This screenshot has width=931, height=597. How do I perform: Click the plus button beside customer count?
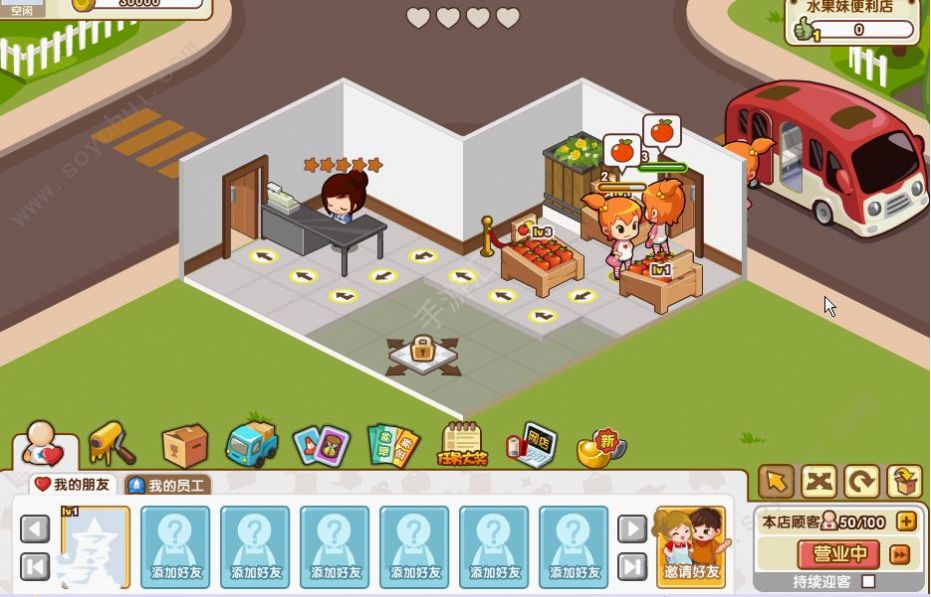tap(906, 521)
